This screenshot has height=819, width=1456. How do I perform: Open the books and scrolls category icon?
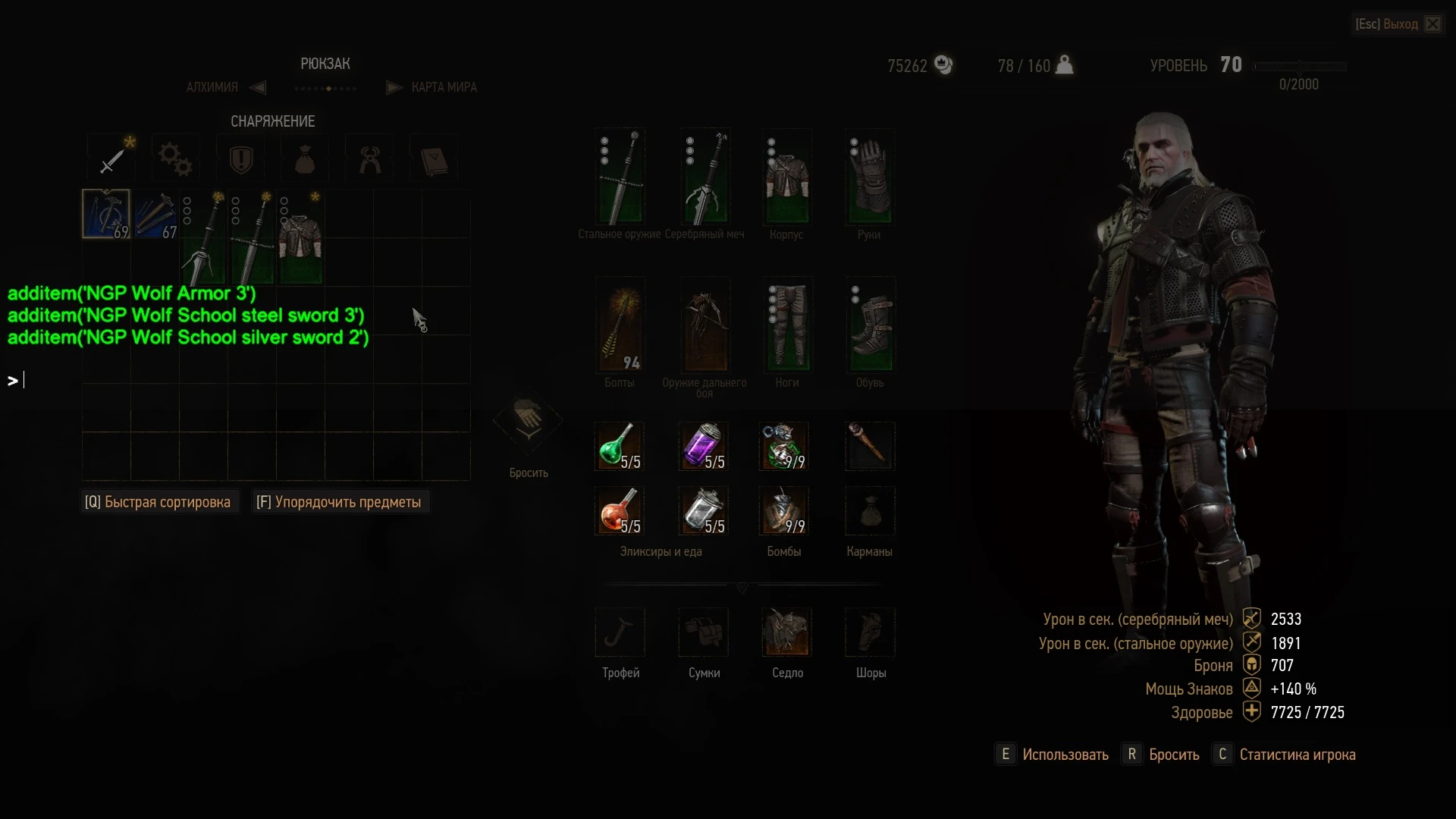[x=433, y=158]
